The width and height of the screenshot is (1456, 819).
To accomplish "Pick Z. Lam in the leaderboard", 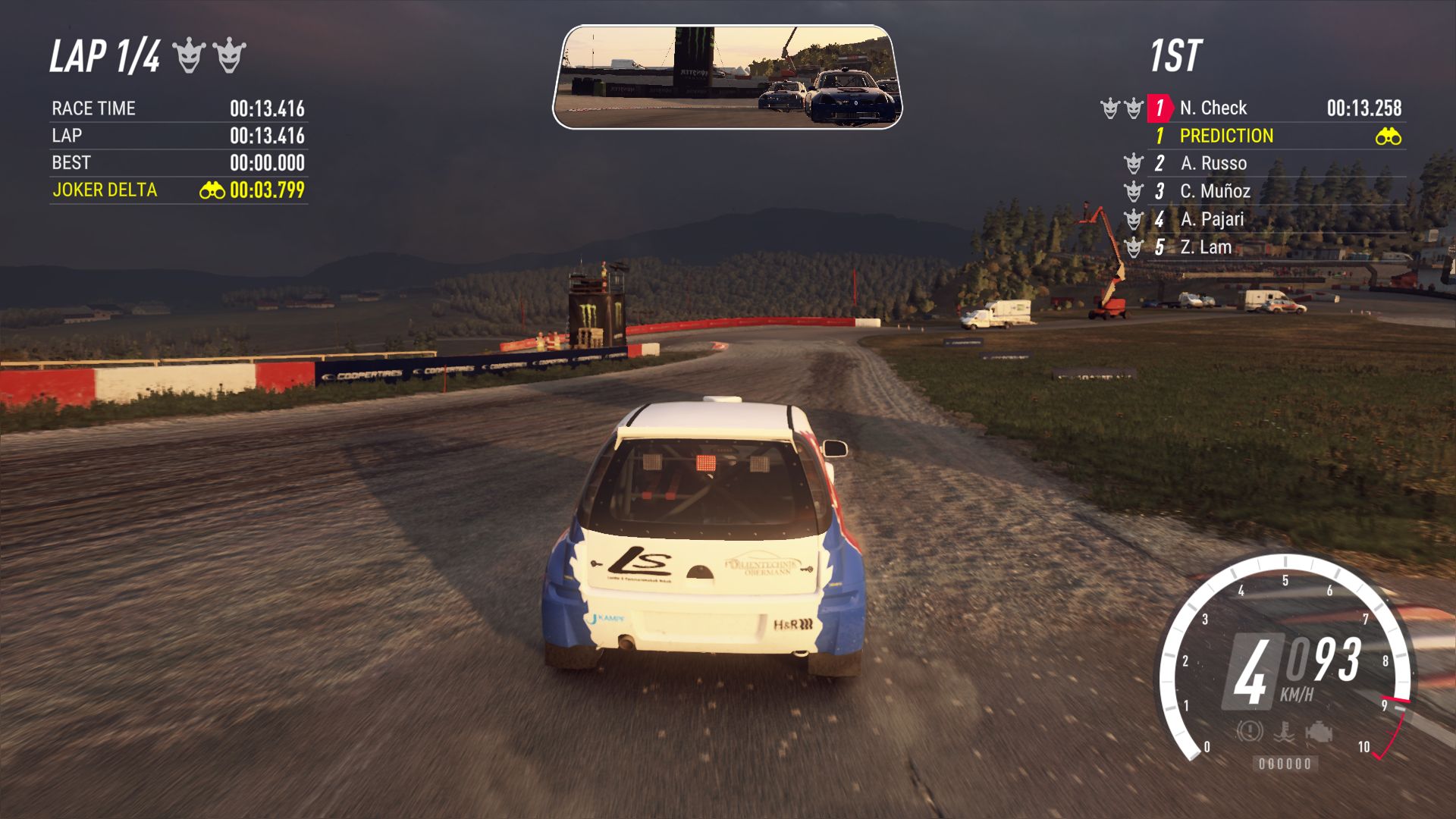I will [1206, 247].
